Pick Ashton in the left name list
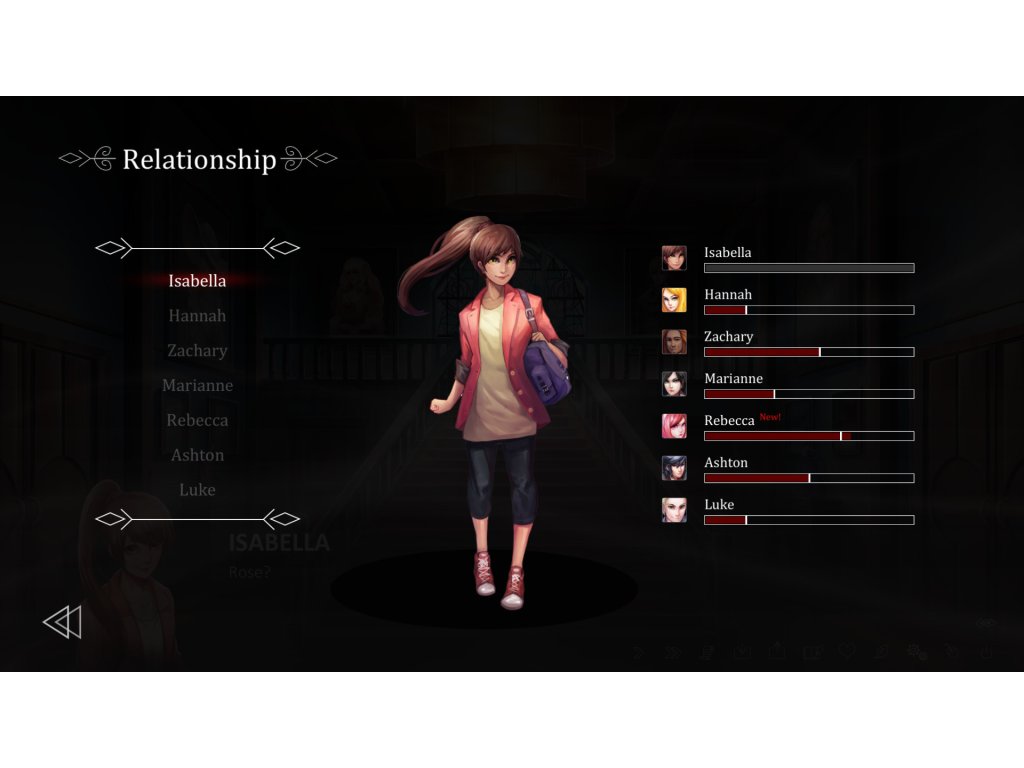This screenshot has width=1024, height=768. coord(197,456)
